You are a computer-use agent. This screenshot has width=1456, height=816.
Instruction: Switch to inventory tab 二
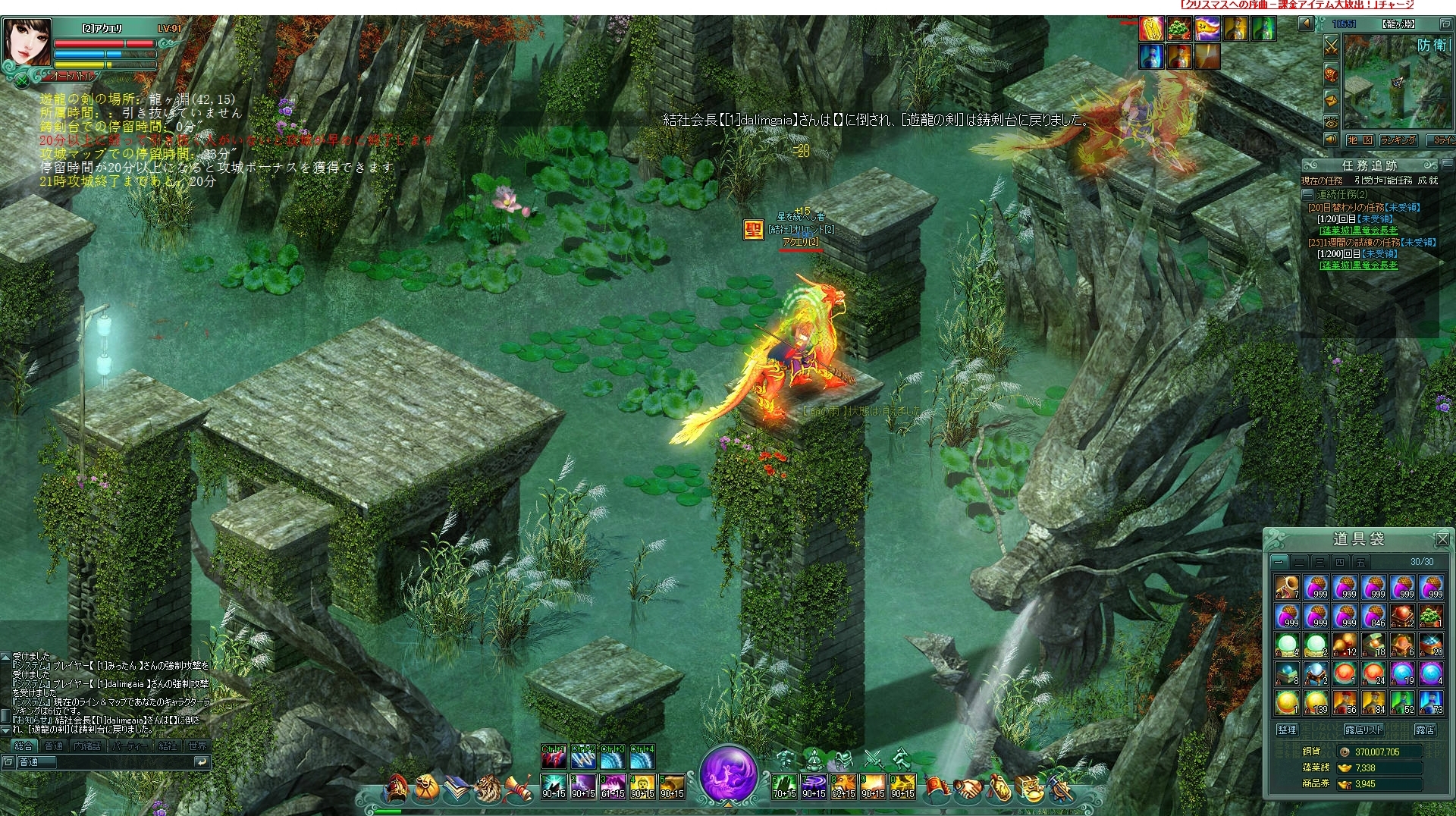coord(1299,562)
